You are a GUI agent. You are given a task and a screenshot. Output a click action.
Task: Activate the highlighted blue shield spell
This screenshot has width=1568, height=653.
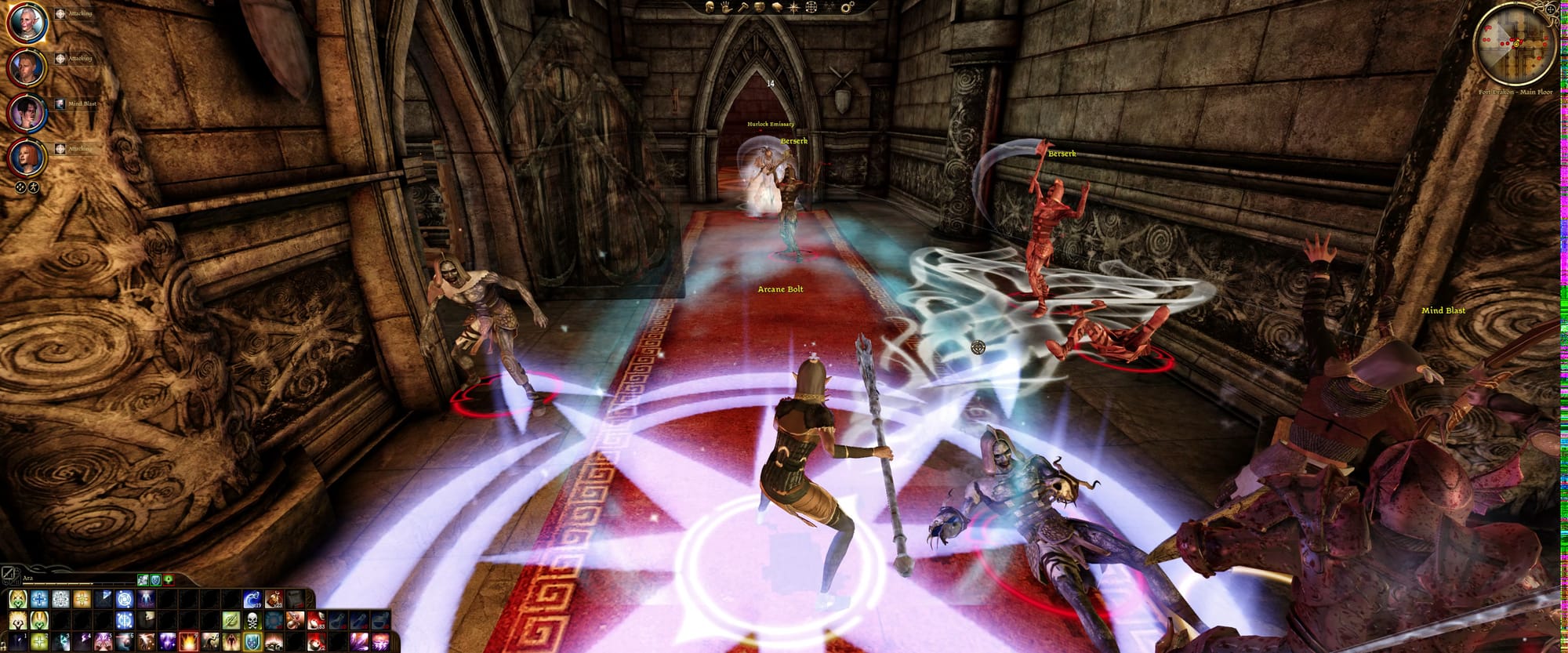point(252,643)
